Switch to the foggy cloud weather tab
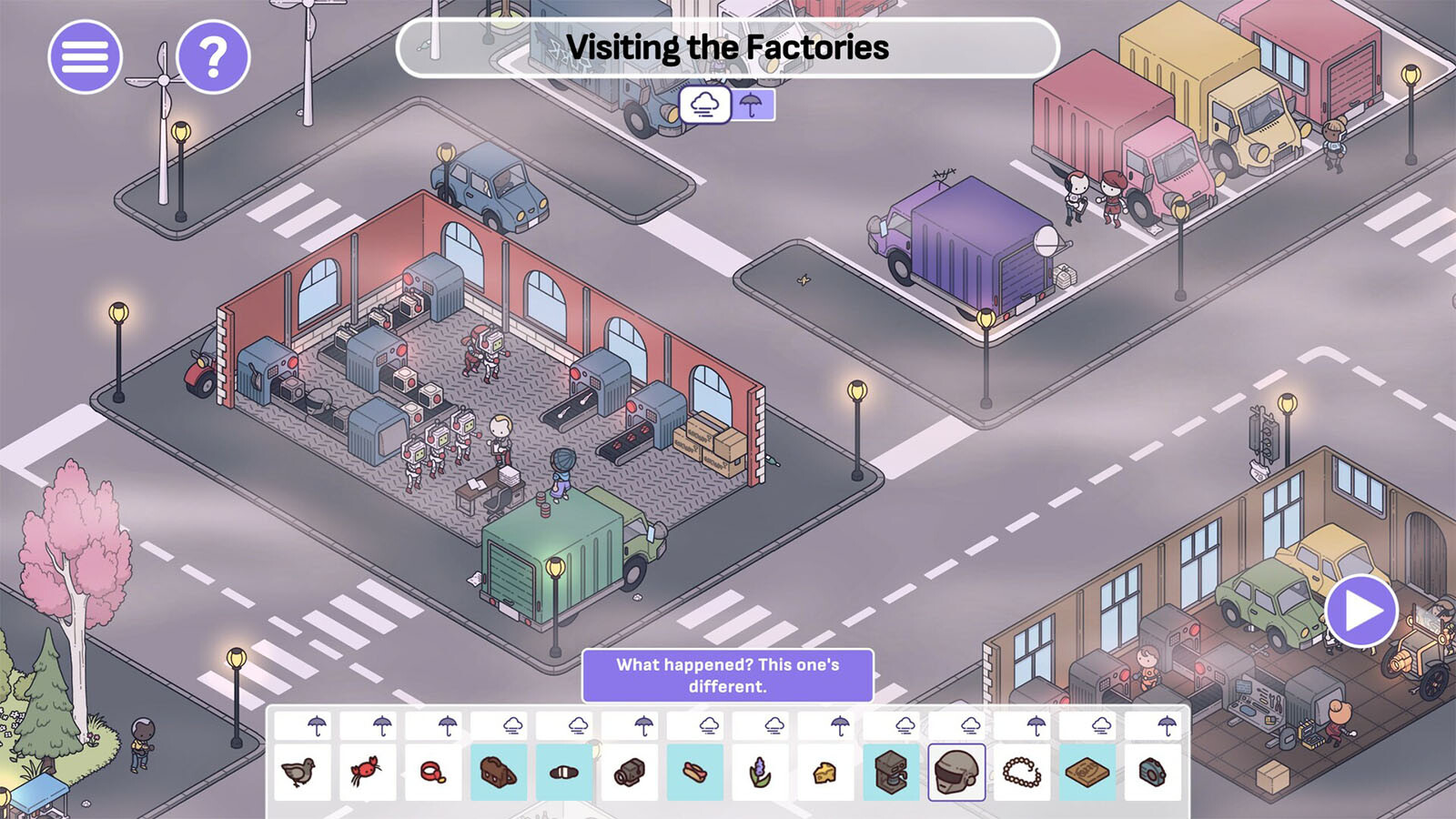The image size is (1456, 819). 705,105
